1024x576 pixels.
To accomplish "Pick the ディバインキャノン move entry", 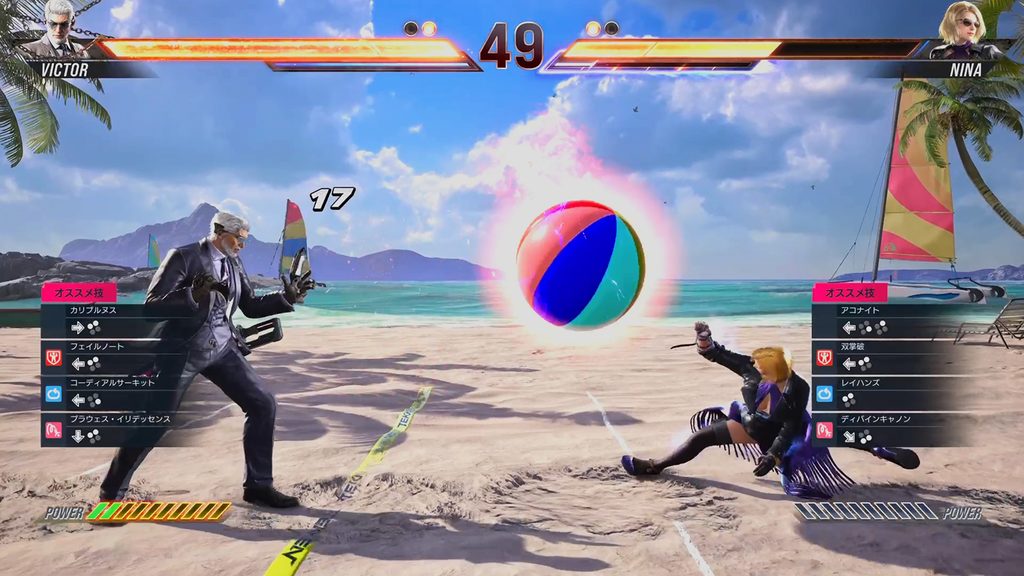I will click(x=880, y=427).
